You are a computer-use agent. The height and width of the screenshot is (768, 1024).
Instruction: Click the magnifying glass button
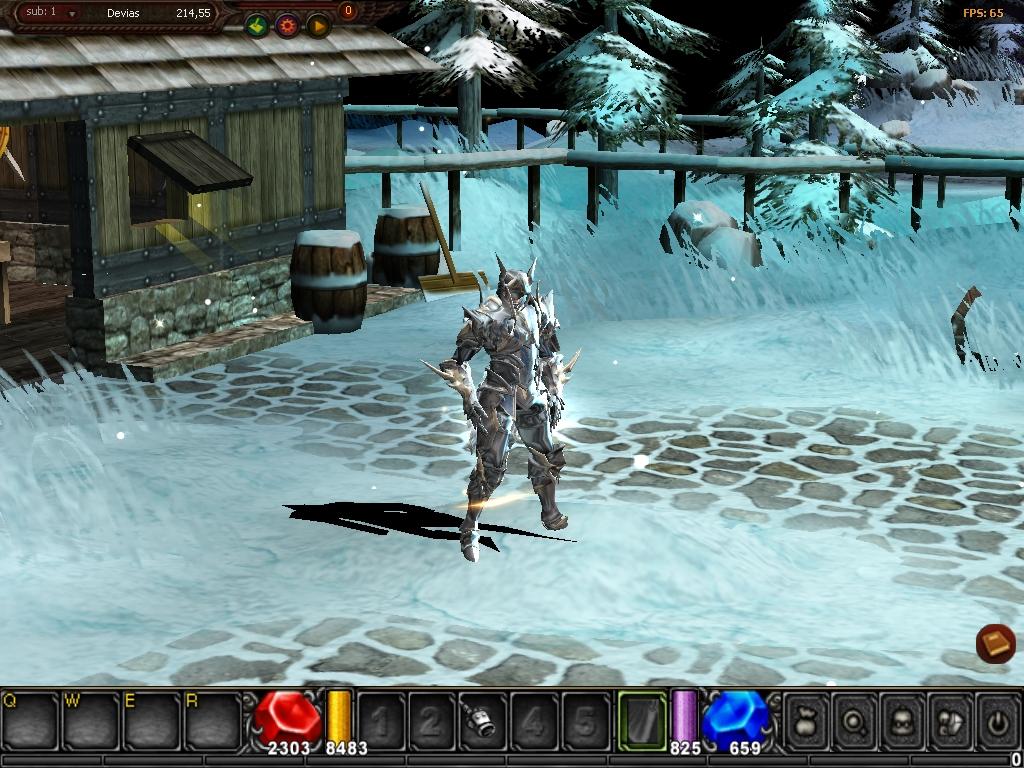pyautogui.click(x=854, y=720)
